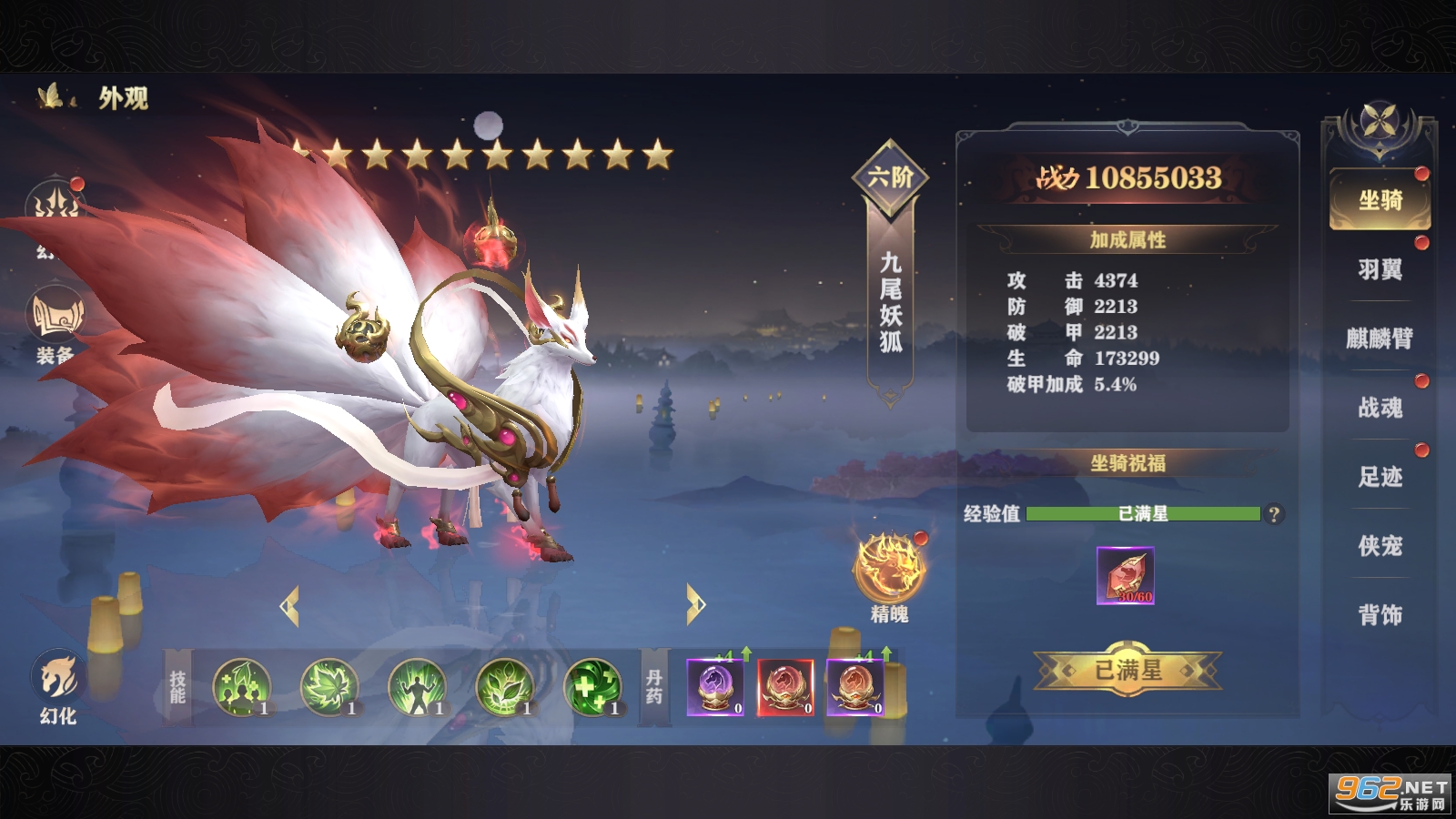1456x819 pixels.
Task: Select the maple leaf skill icon
Action: [329, 687]
